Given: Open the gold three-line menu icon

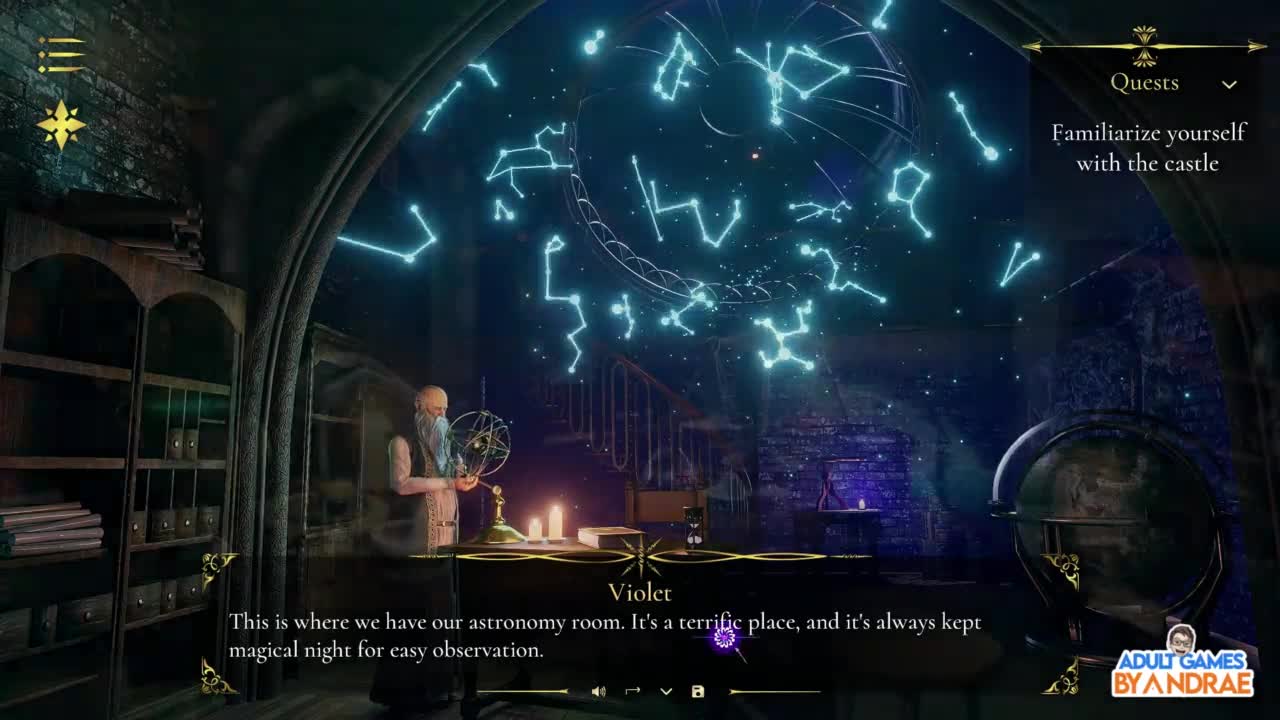Looking at the screenshot, I should coord(61,55).
